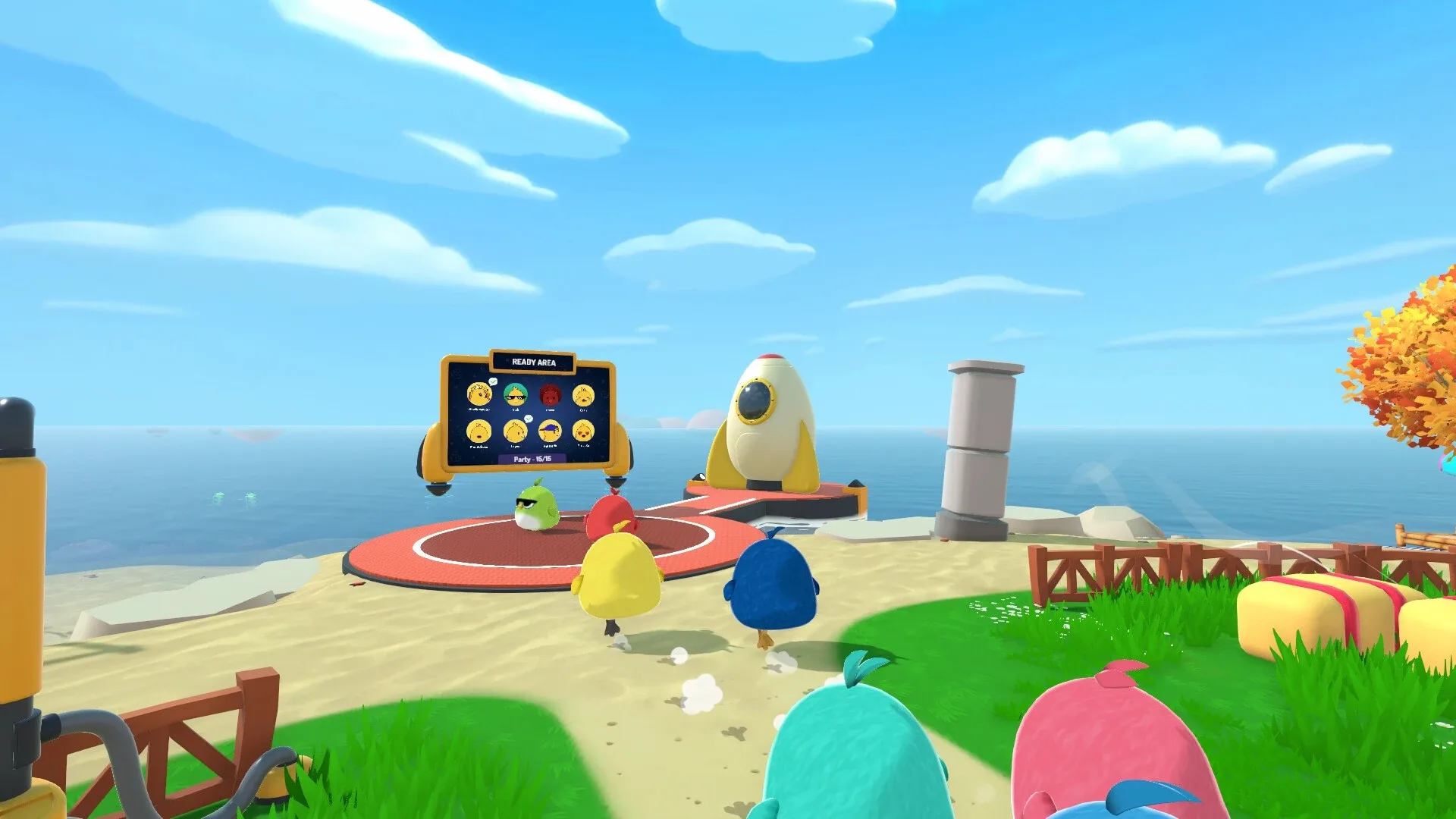This screenshot has width=1456, height=819.
Task: Click the Party 15/15 capacity label
Action: pos(533,459)
